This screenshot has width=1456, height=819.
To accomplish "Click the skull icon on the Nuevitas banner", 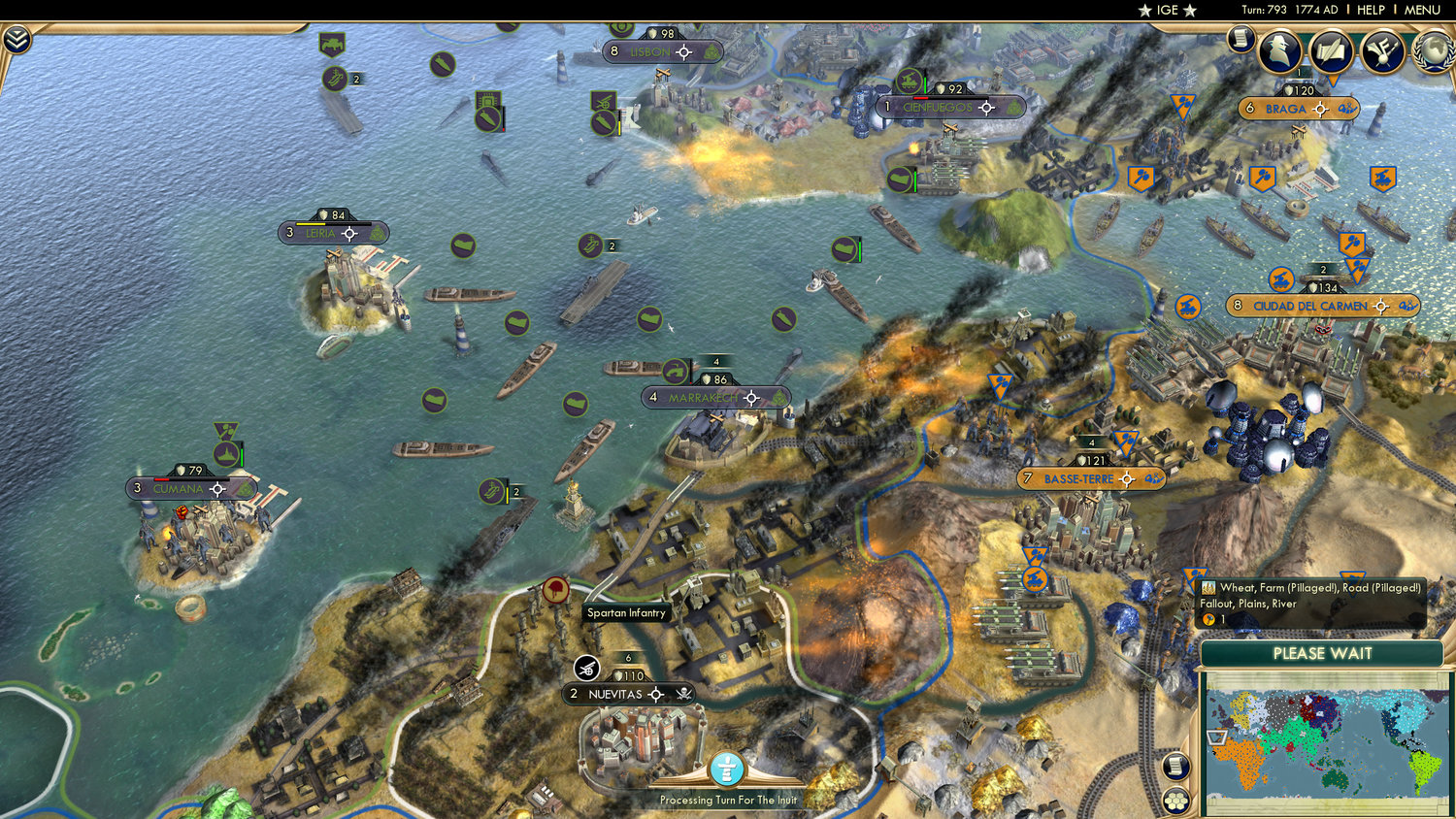I will click(x=685, y=695).
